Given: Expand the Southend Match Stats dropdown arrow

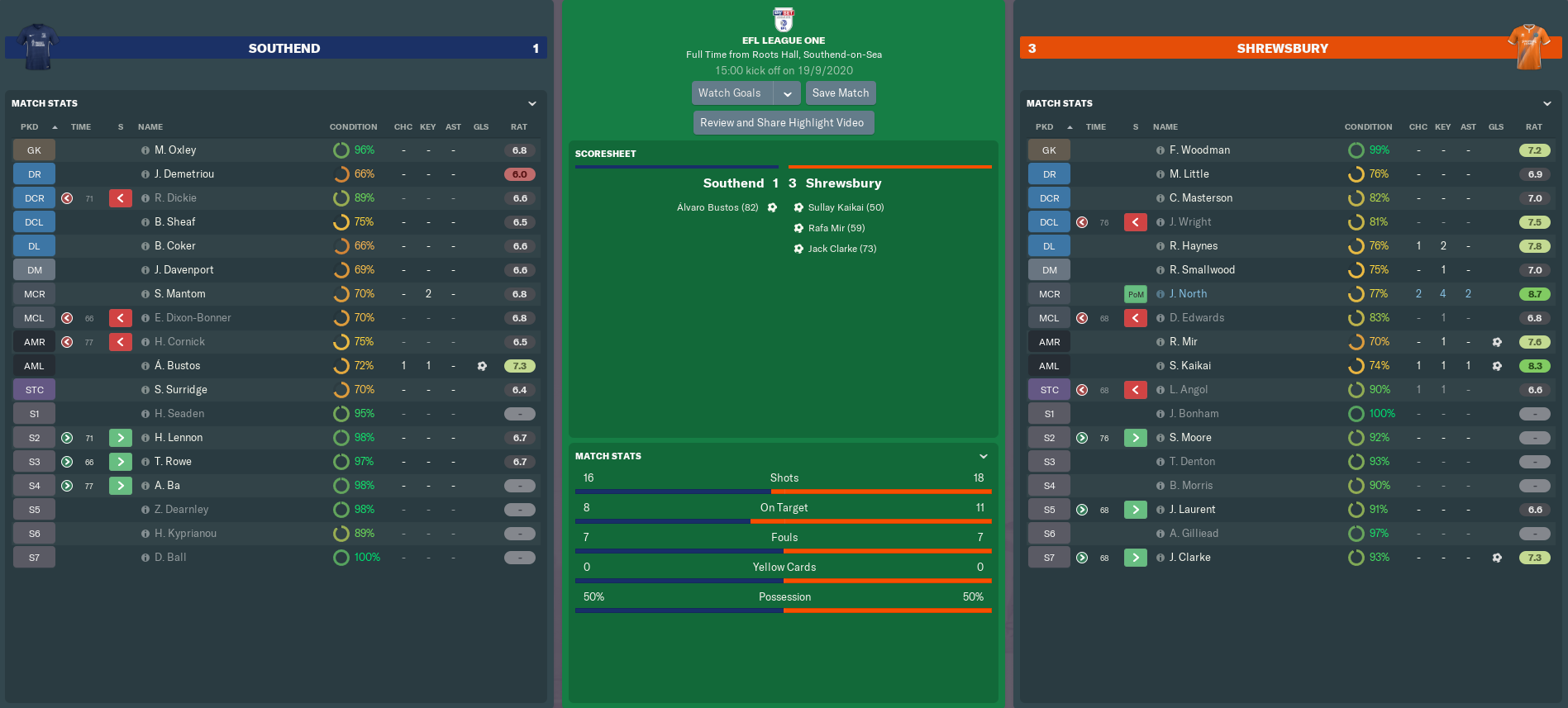Looking at the screenshot, I should point(532,104).
